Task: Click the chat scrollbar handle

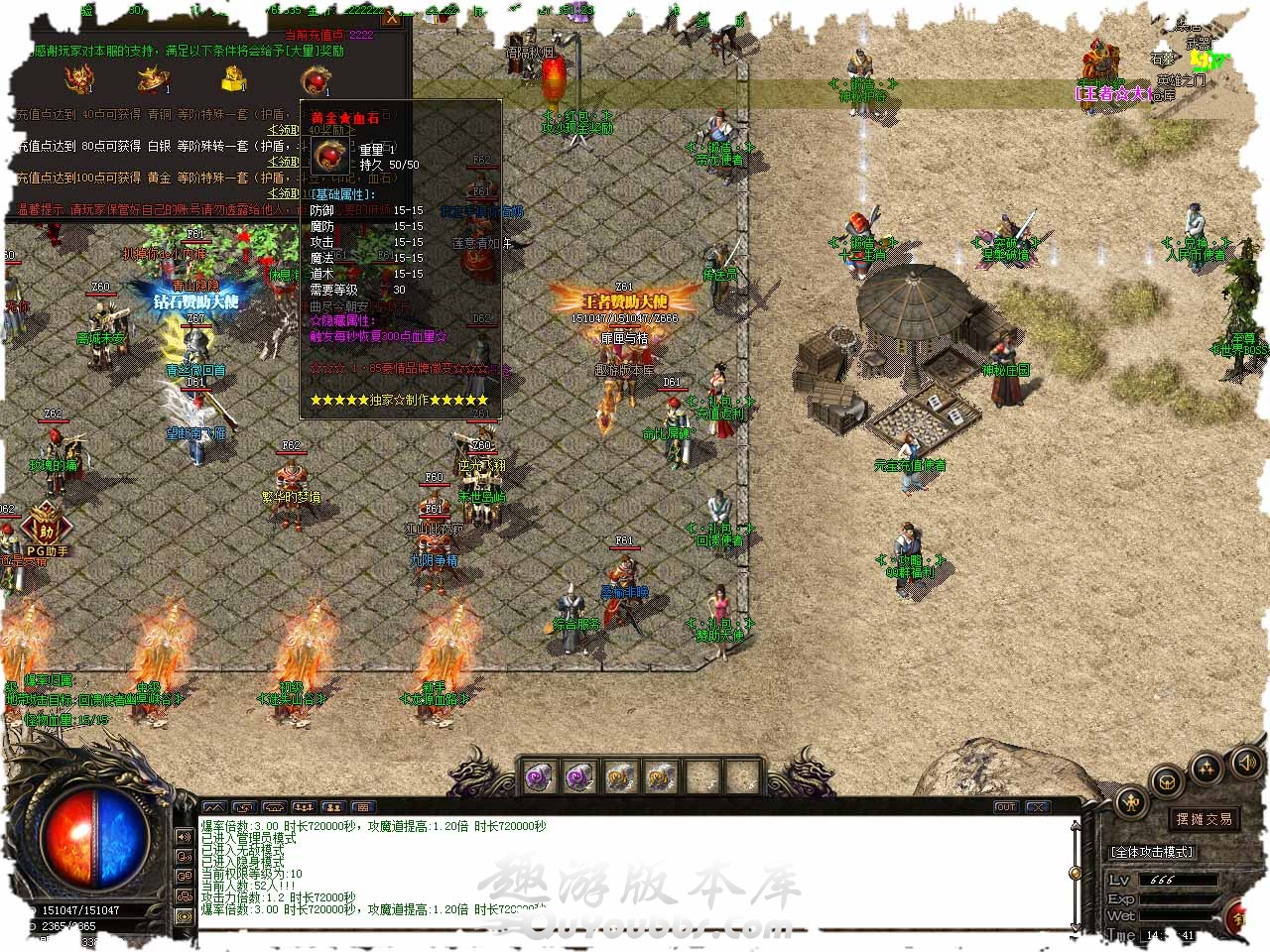Action: point(1074,873)
